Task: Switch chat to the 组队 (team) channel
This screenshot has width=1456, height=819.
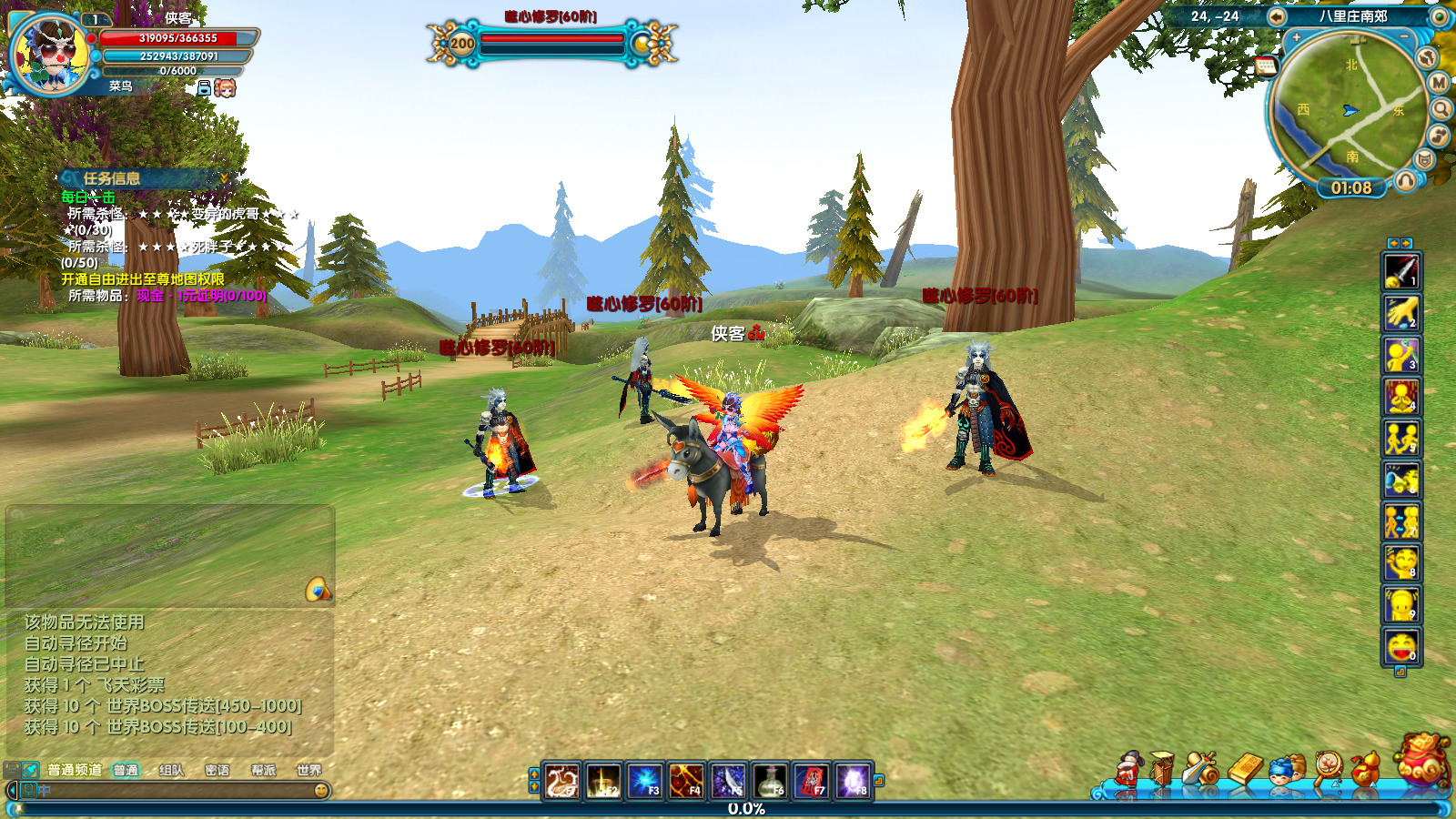Action: (171, 770)
